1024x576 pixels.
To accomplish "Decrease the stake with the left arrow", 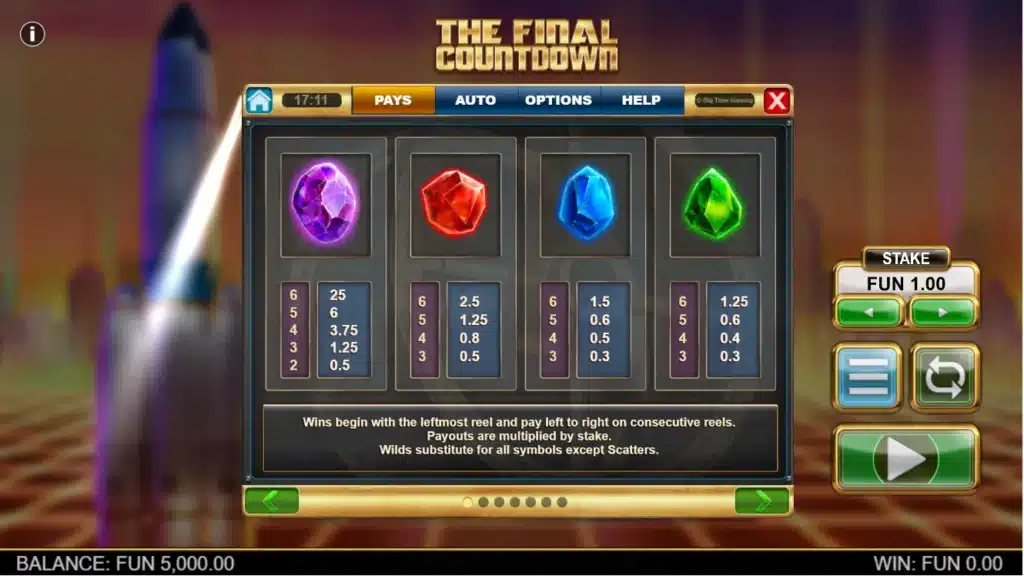I will (868, 312).
